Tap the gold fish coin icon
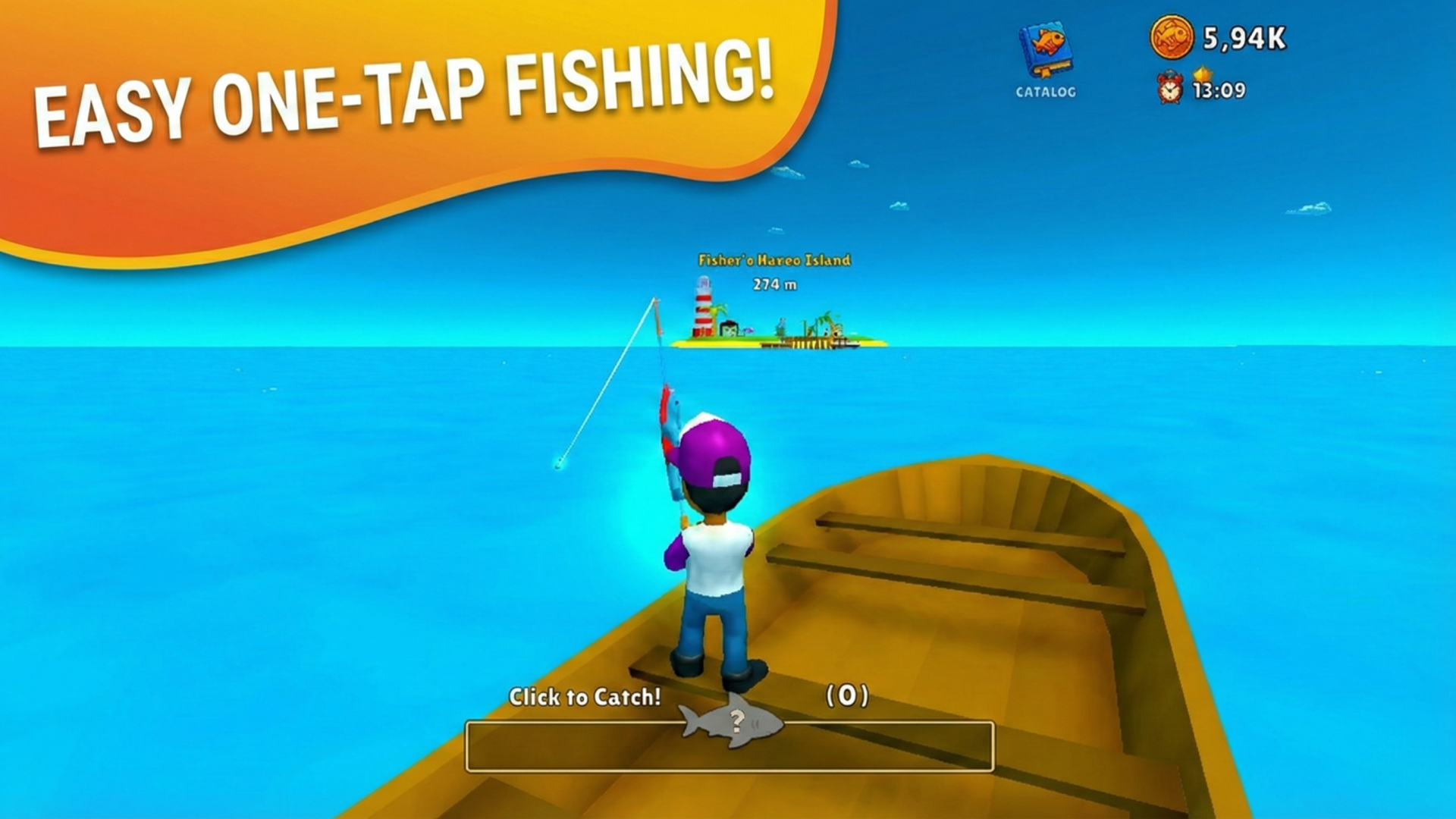This screenshot has height=819, width=1456. tap(1172, 37)
